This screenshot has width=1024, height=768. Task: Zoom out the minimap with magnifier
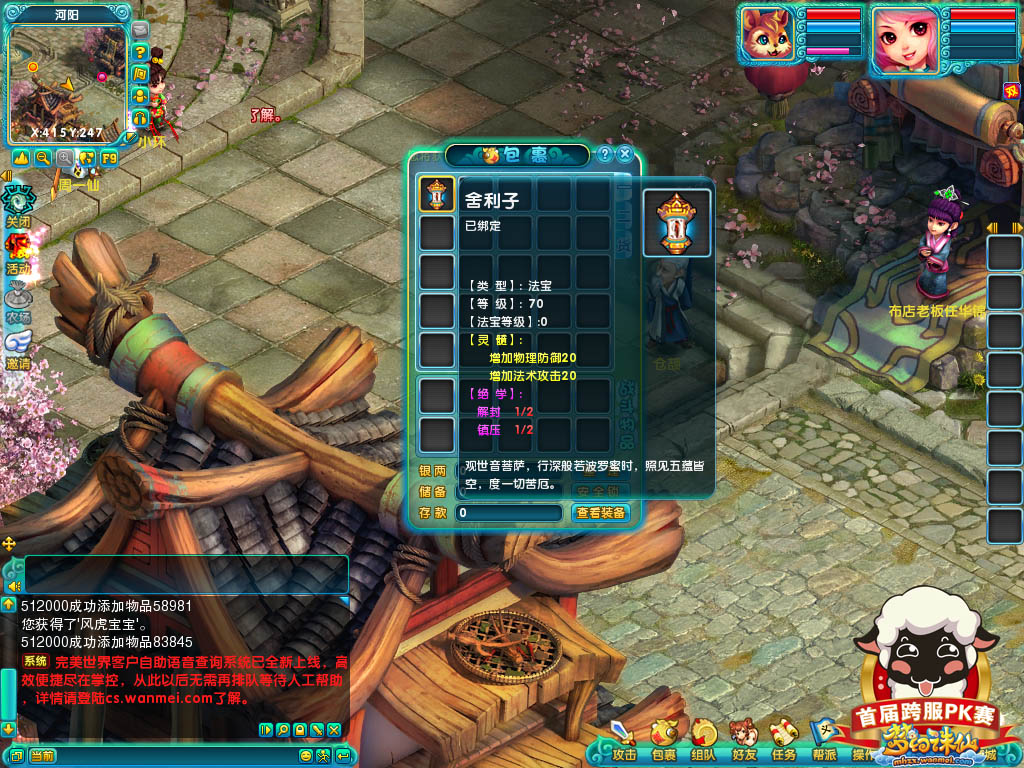(43, 158)
